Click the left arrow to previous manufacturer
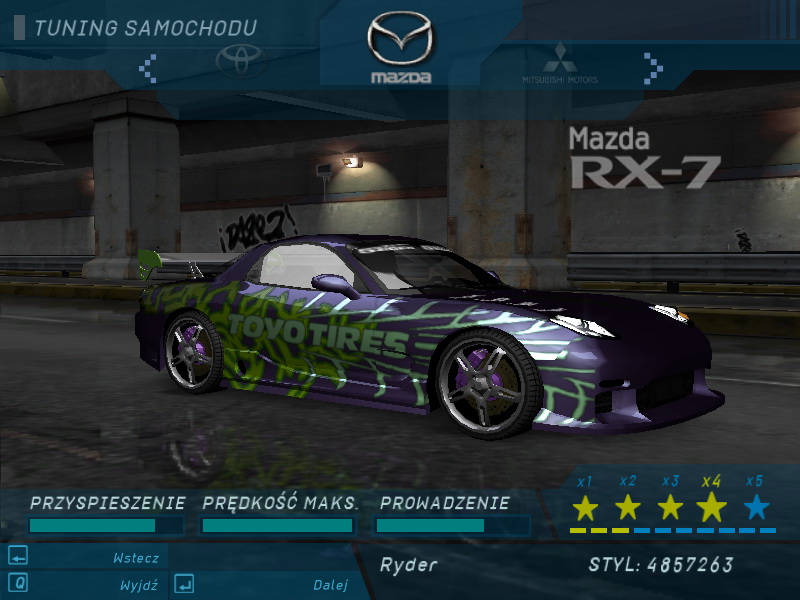The width and height of the screenshot is (800, 600). (x=148, y=68)
